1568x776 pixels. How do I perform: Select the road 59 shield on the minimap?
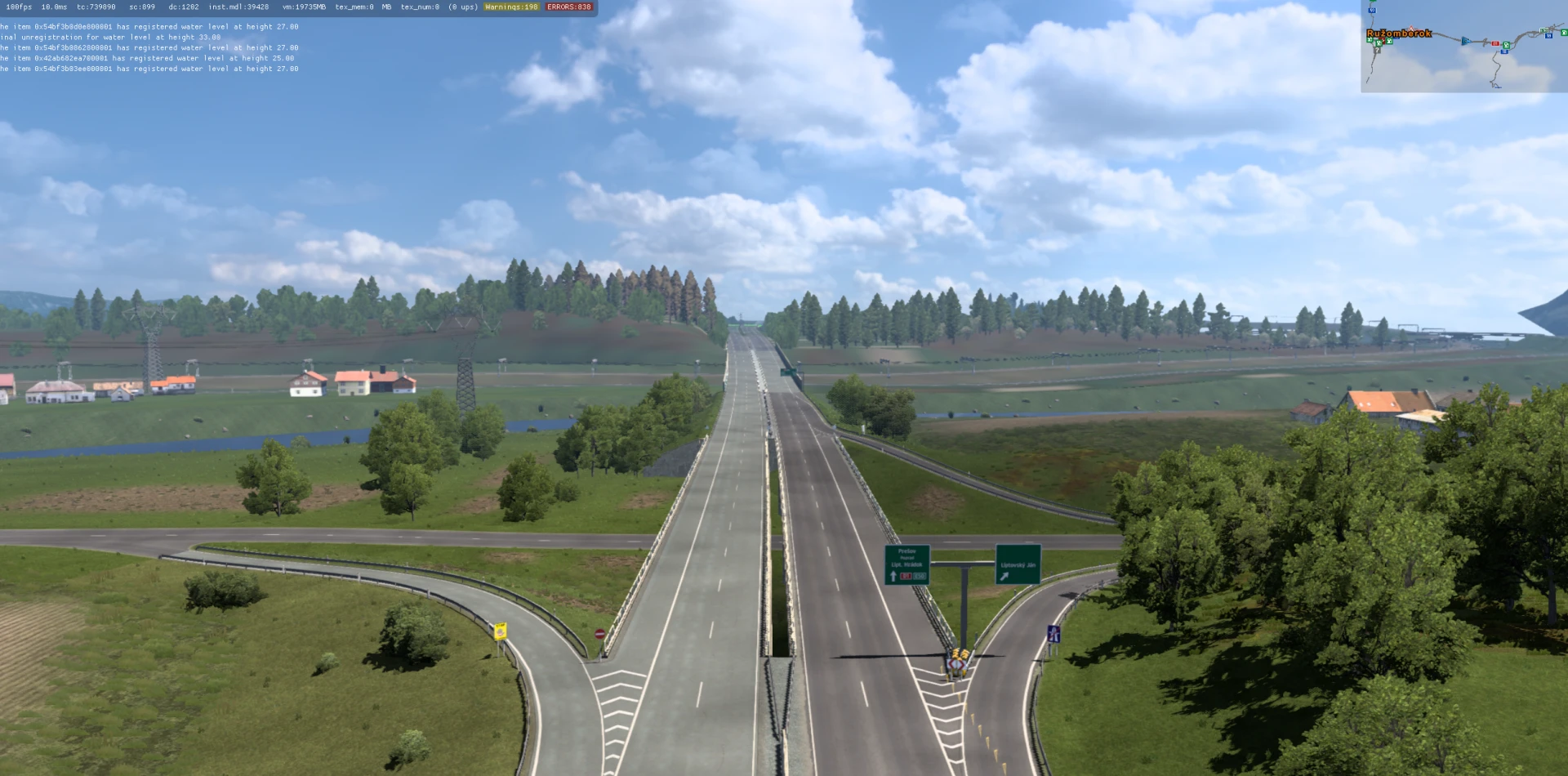pos(1372,11)
